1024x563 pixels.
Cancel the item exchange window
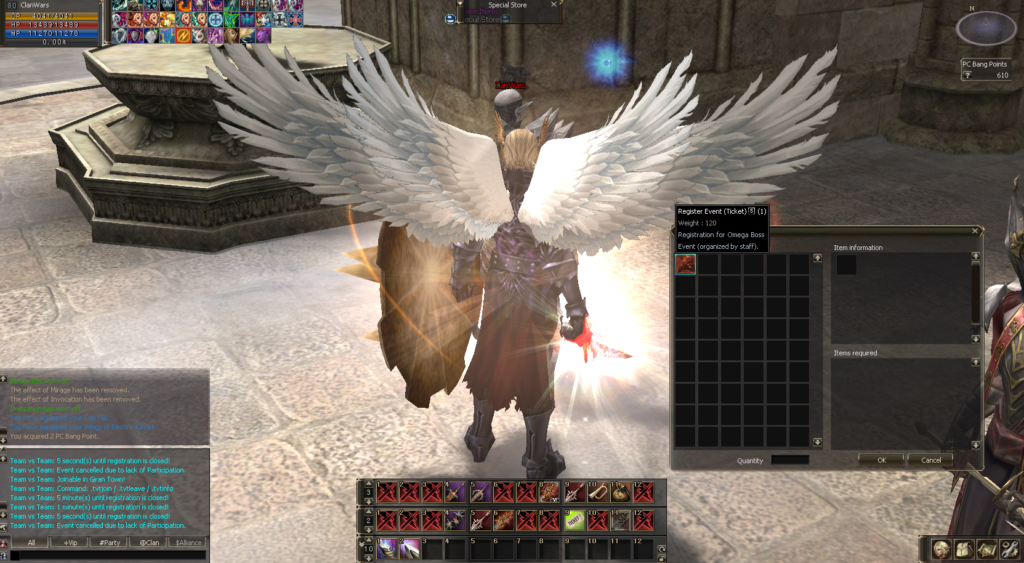tap(930, 460)
